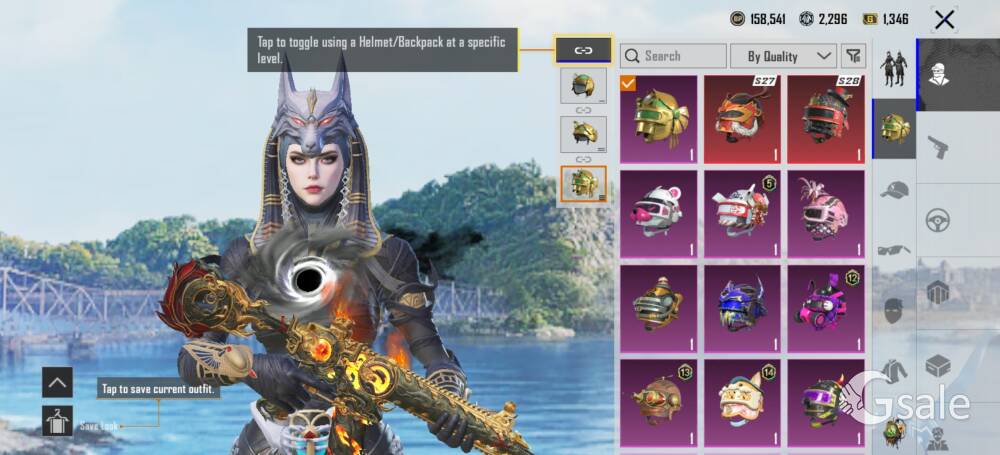The width and height of the screenshot is (1000, 455).
Task: Collapse the panel with the up arrow
Action: coord(57,381)
